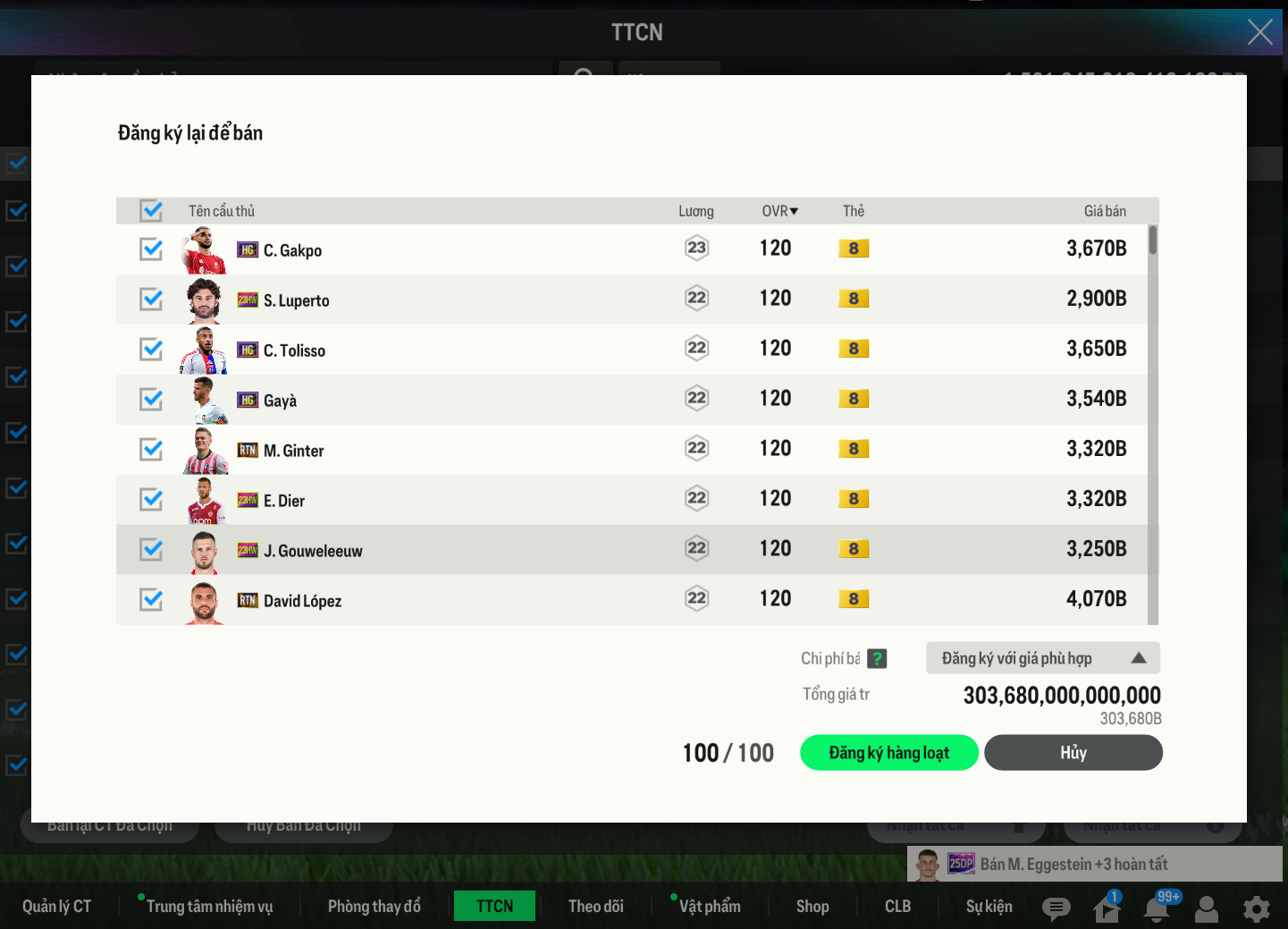Uncheck the C. Gakpo checkbox

(152, 249)
